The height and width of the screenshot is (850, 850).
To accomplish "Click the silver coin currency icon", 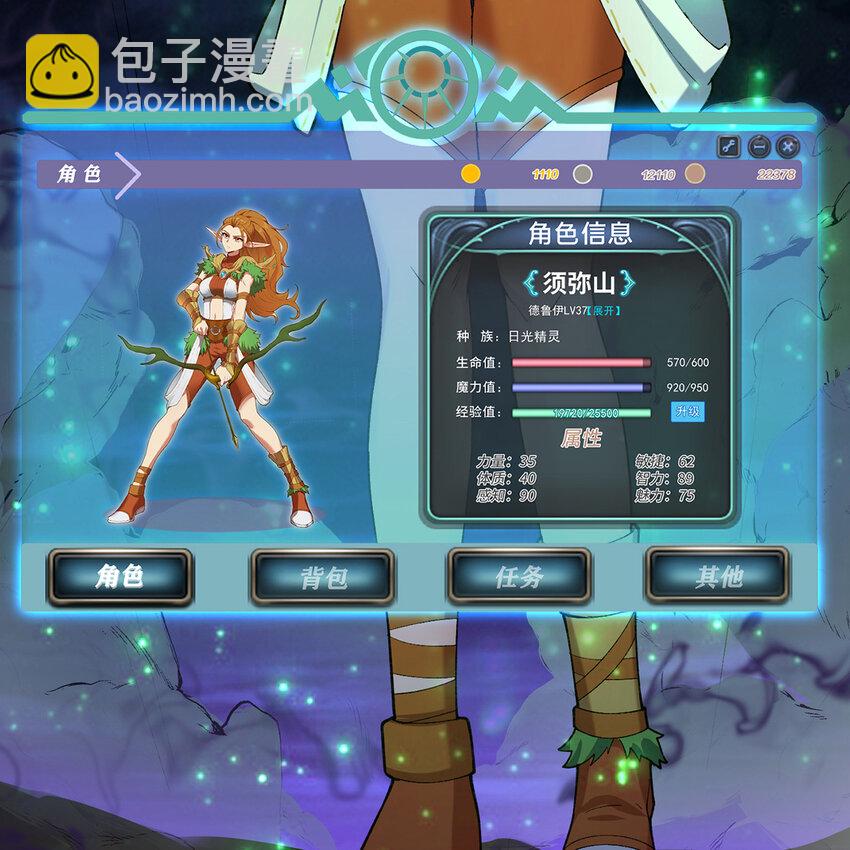I will point(583,174).
